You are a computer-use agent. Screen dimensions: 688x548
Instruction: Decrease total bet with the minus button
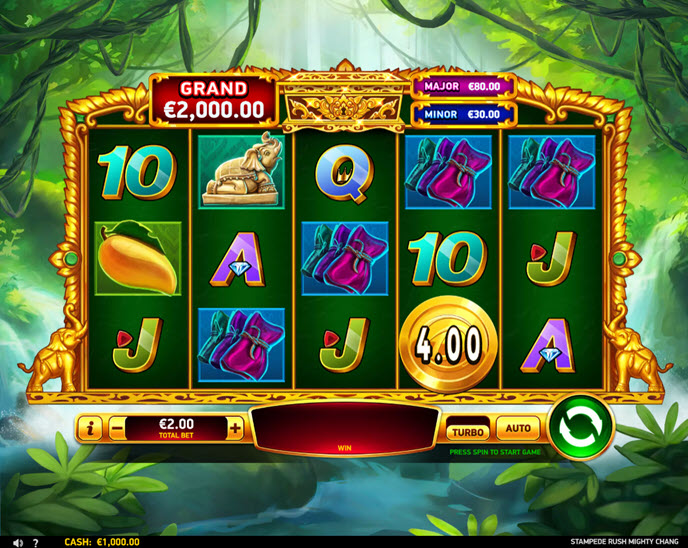[x=118, y=429]
